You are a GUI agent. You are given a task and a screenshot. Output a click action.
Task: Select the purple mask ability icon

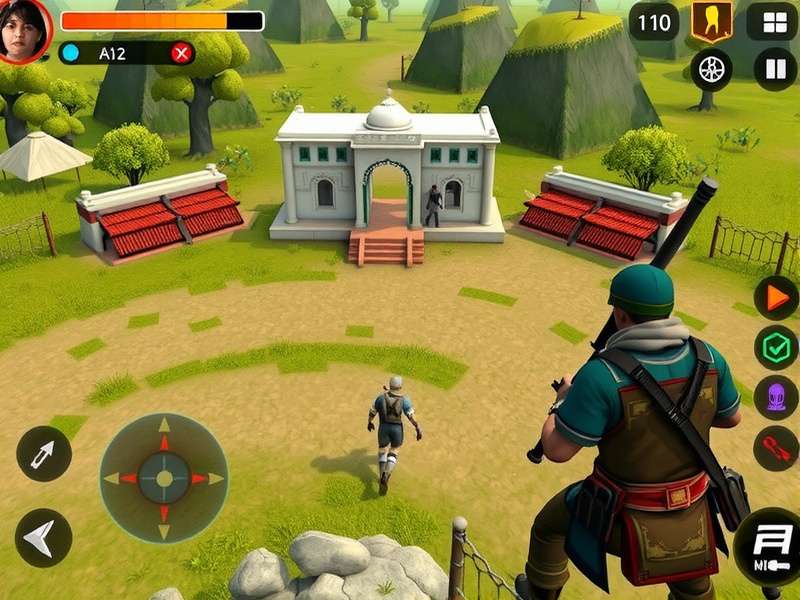coord(775,397)
